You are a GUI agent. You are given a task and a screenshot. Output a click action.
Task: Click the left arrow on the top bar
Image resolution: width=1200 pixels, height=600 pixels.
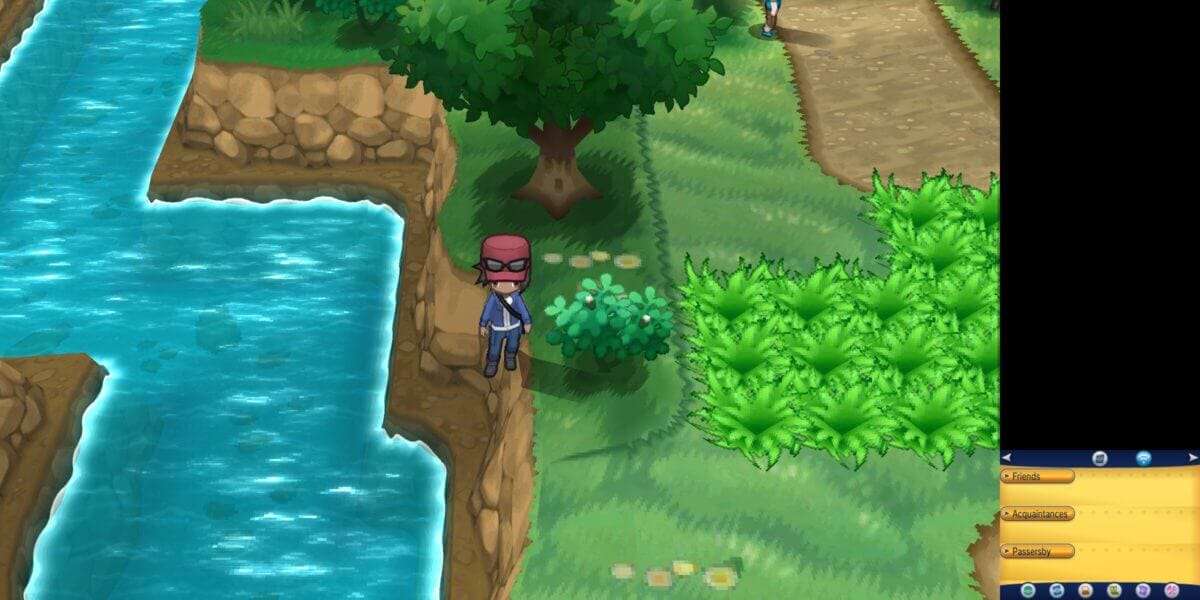point(1006,458)
